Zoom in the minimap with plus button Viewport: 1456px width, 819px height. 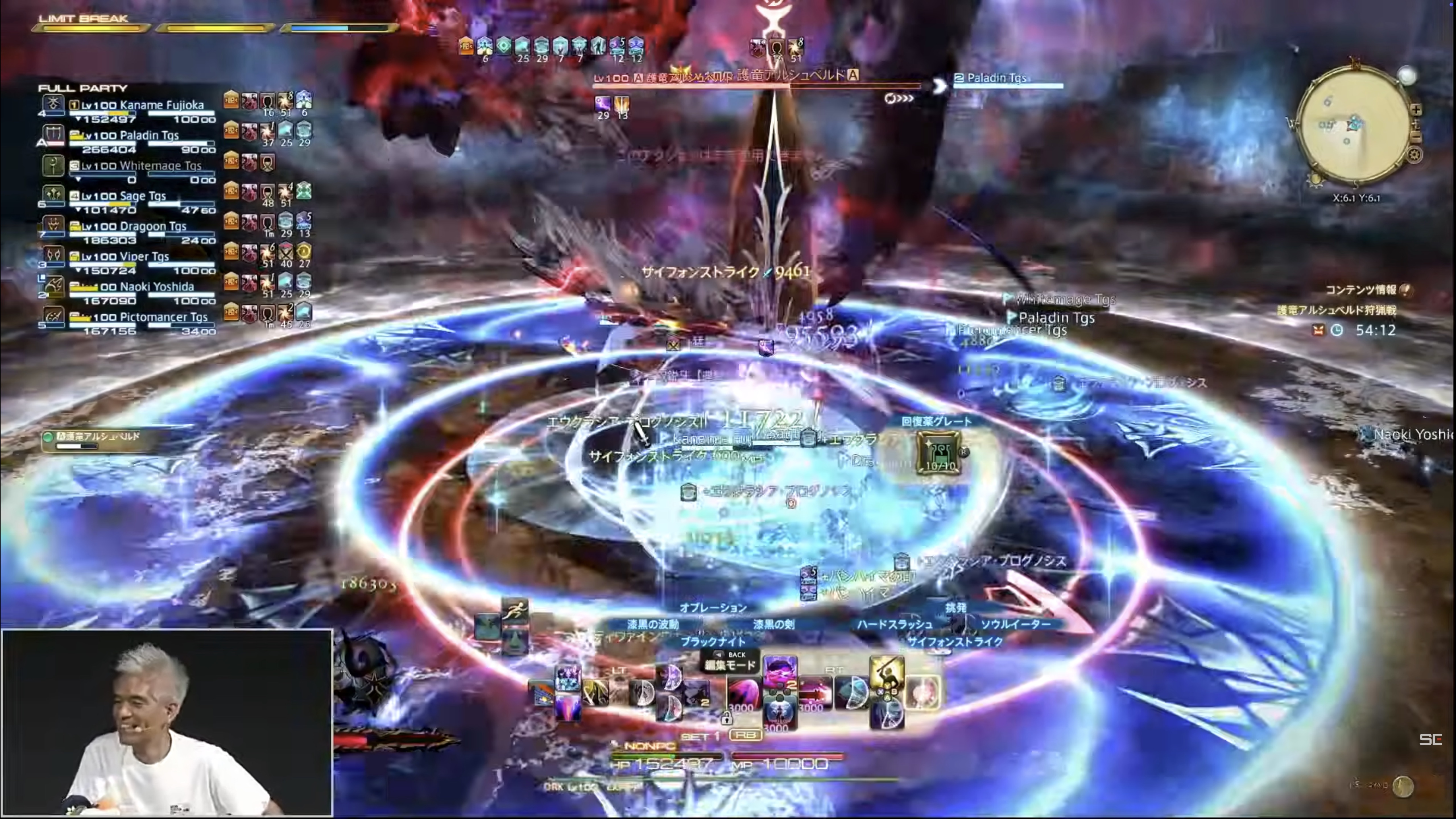pyautogui.click(x=1416, y=110)
